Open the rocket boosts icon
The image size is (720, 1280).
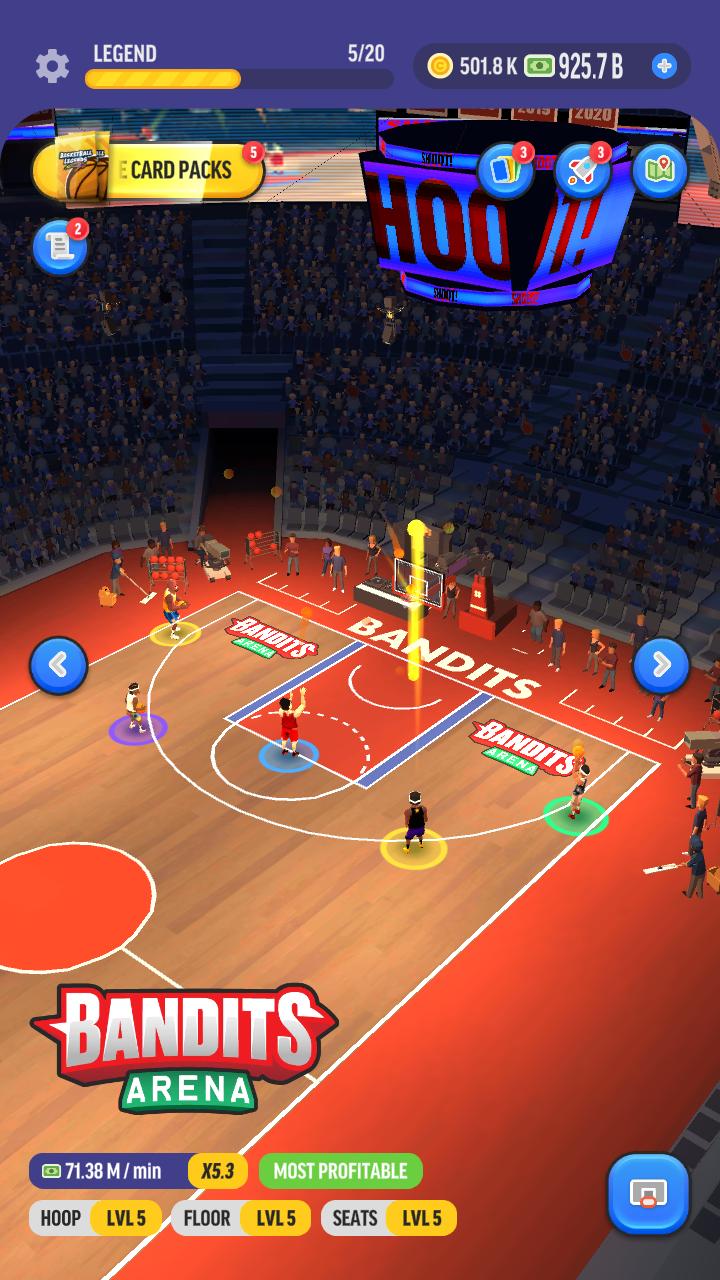(582, 171)
